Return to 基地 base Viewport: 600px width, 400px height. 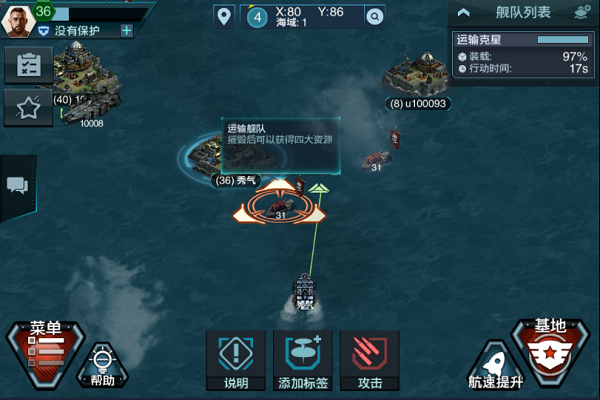coord(551,350)
